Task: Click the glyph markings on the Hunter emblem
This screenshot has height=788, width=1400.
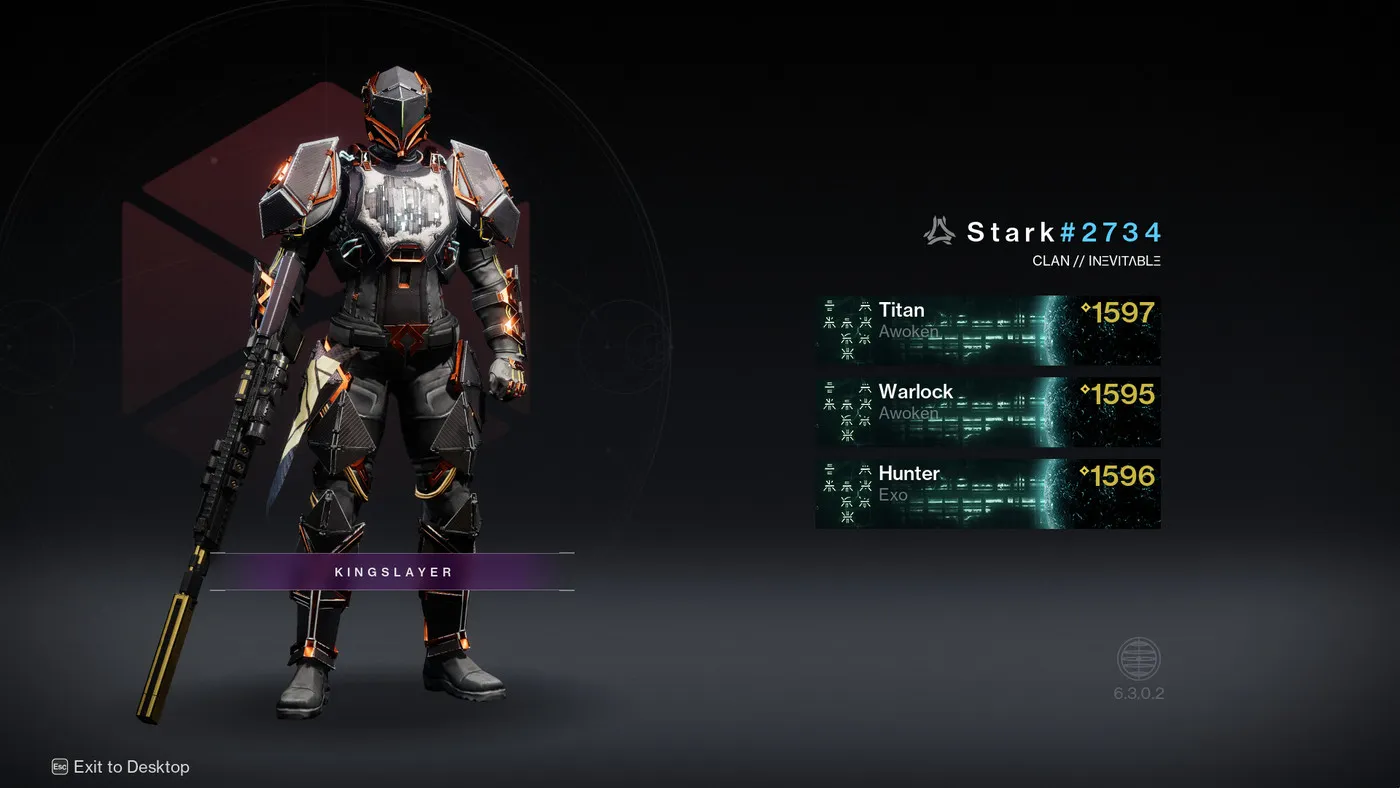Action: (845, 494)
